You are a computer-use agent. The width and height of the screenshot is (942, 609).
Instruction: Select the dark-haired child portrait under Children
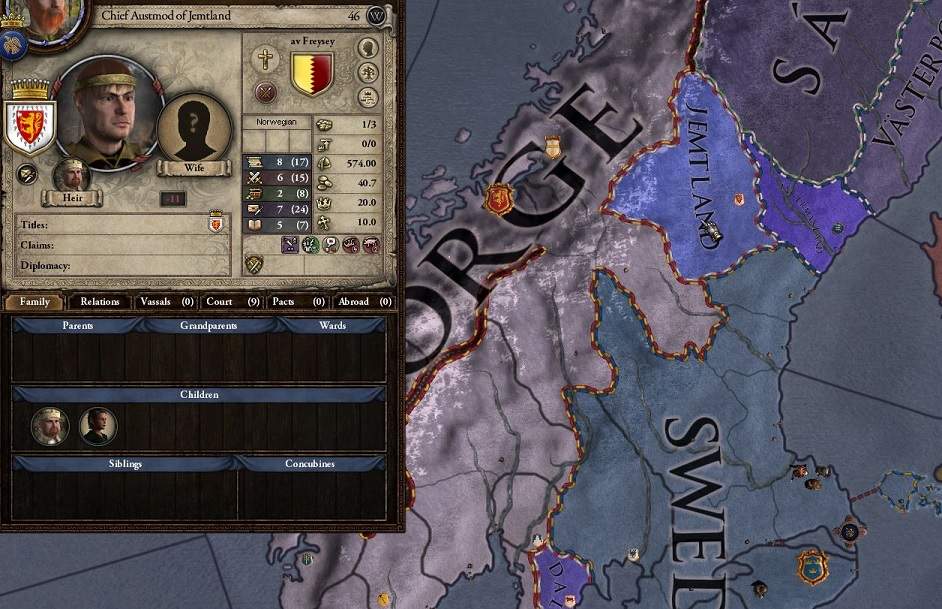[98, 426]
